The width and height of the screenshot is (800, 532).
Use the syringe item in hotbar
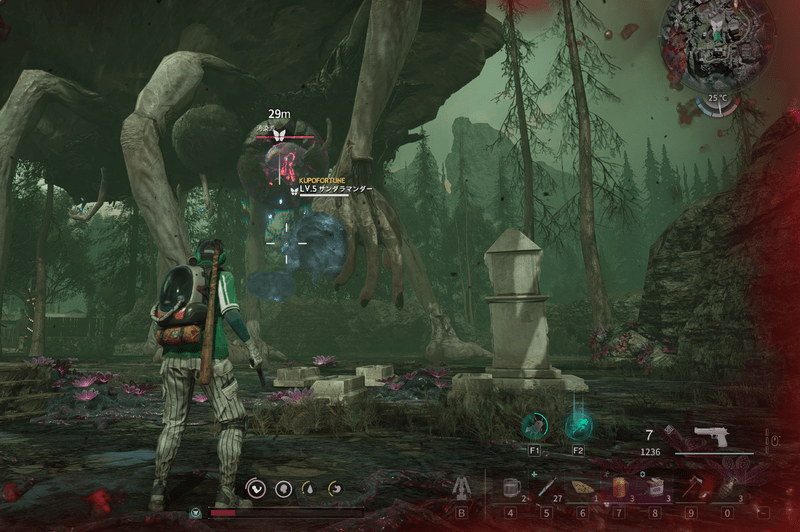point(547,487)
